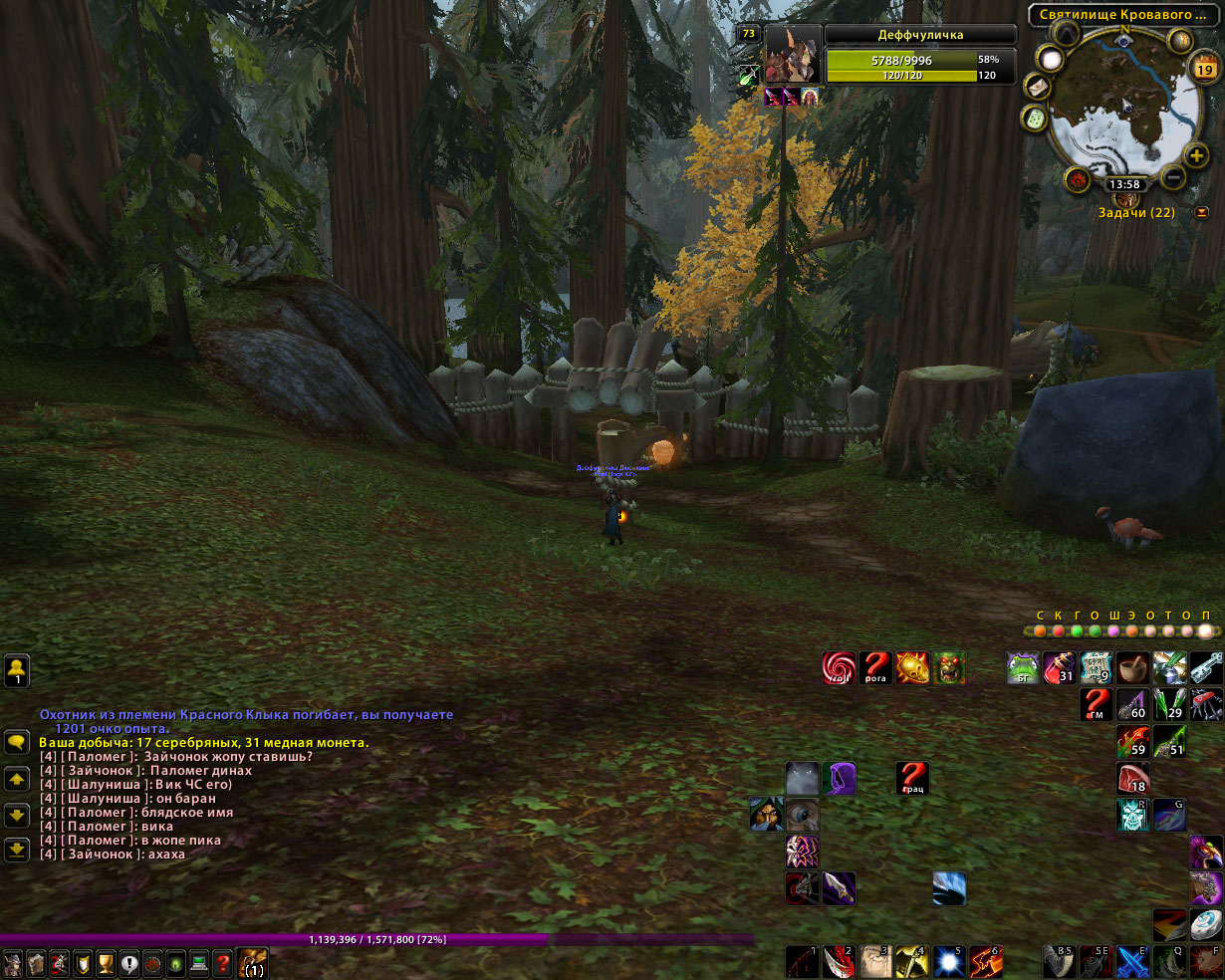This screenshot has width=1225, height=980.
Task: Open the chat menu speech bubble button
Action: pyautogui.click(x=17, y=742)
